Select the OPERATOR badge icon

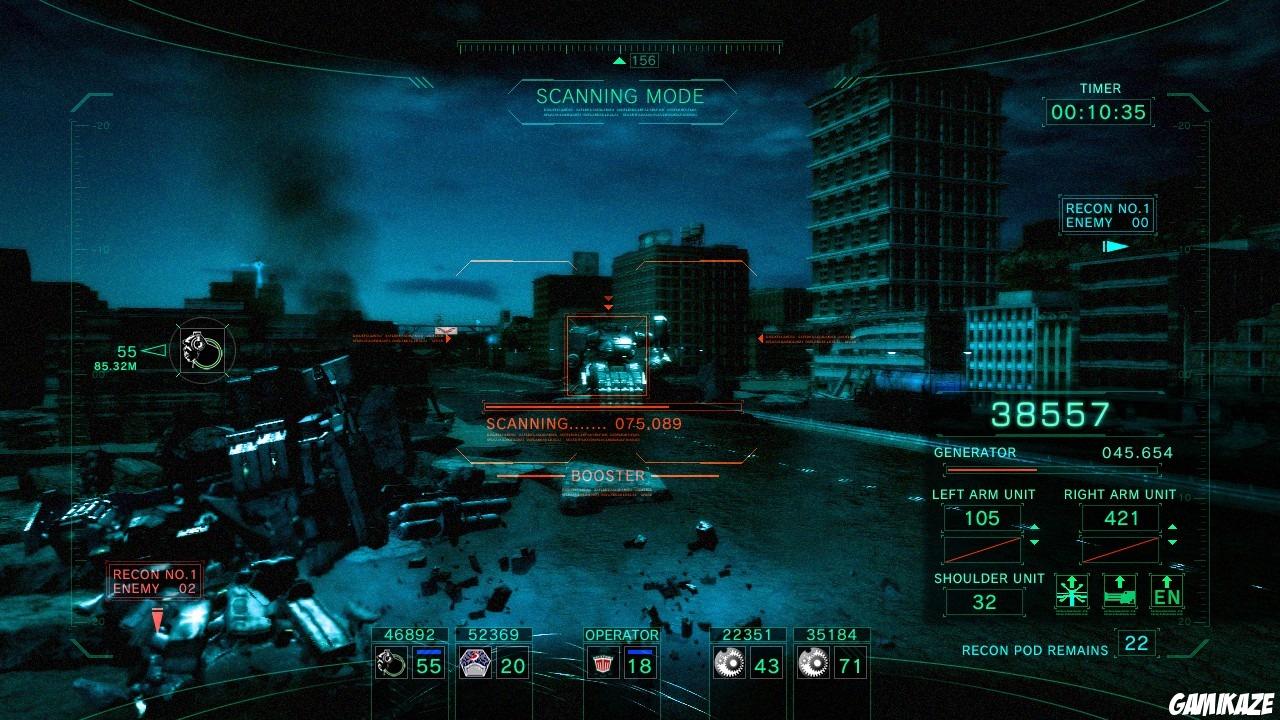605,663
